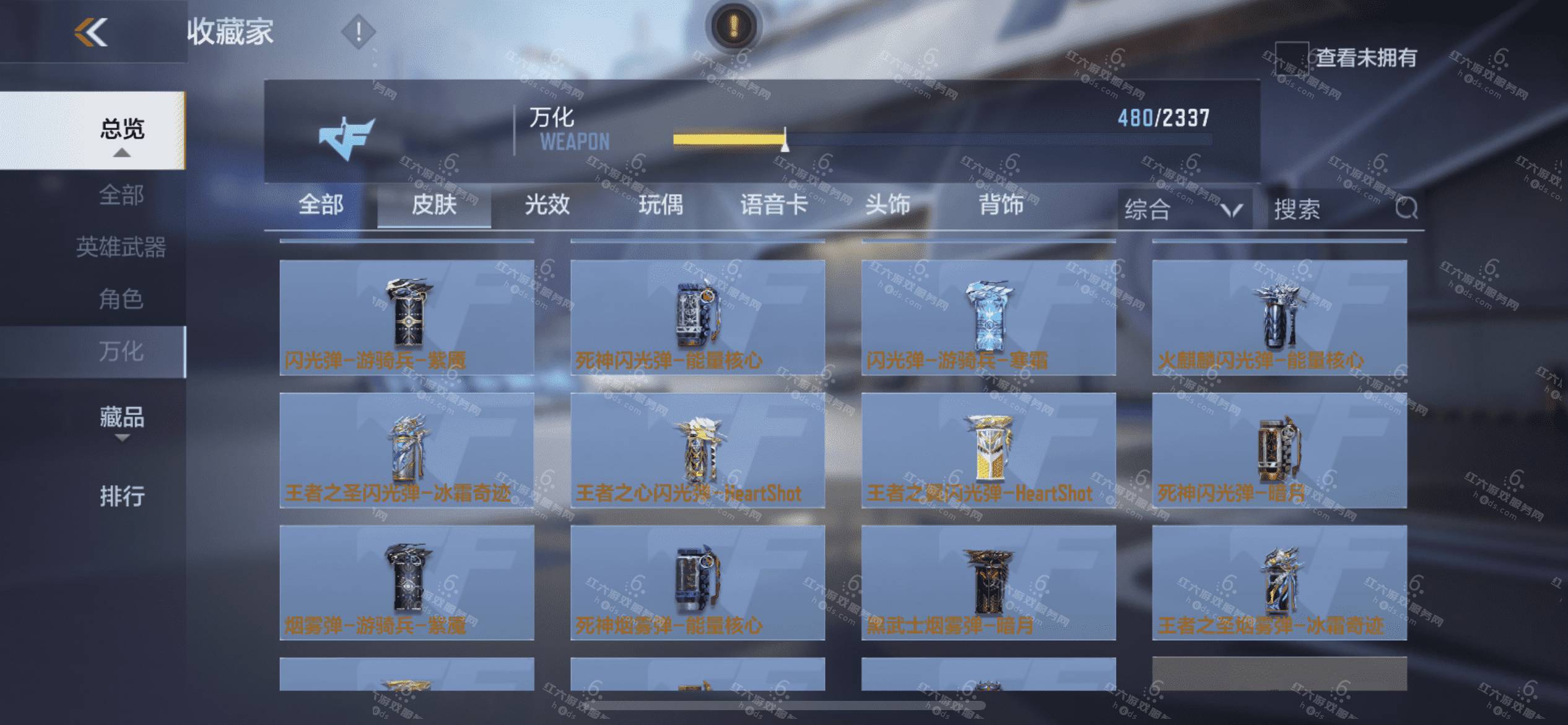The image size is (1568, 725).
Task: Open 黑武士烟雾弹-暗月 item tile
Action: click(988, 582)
